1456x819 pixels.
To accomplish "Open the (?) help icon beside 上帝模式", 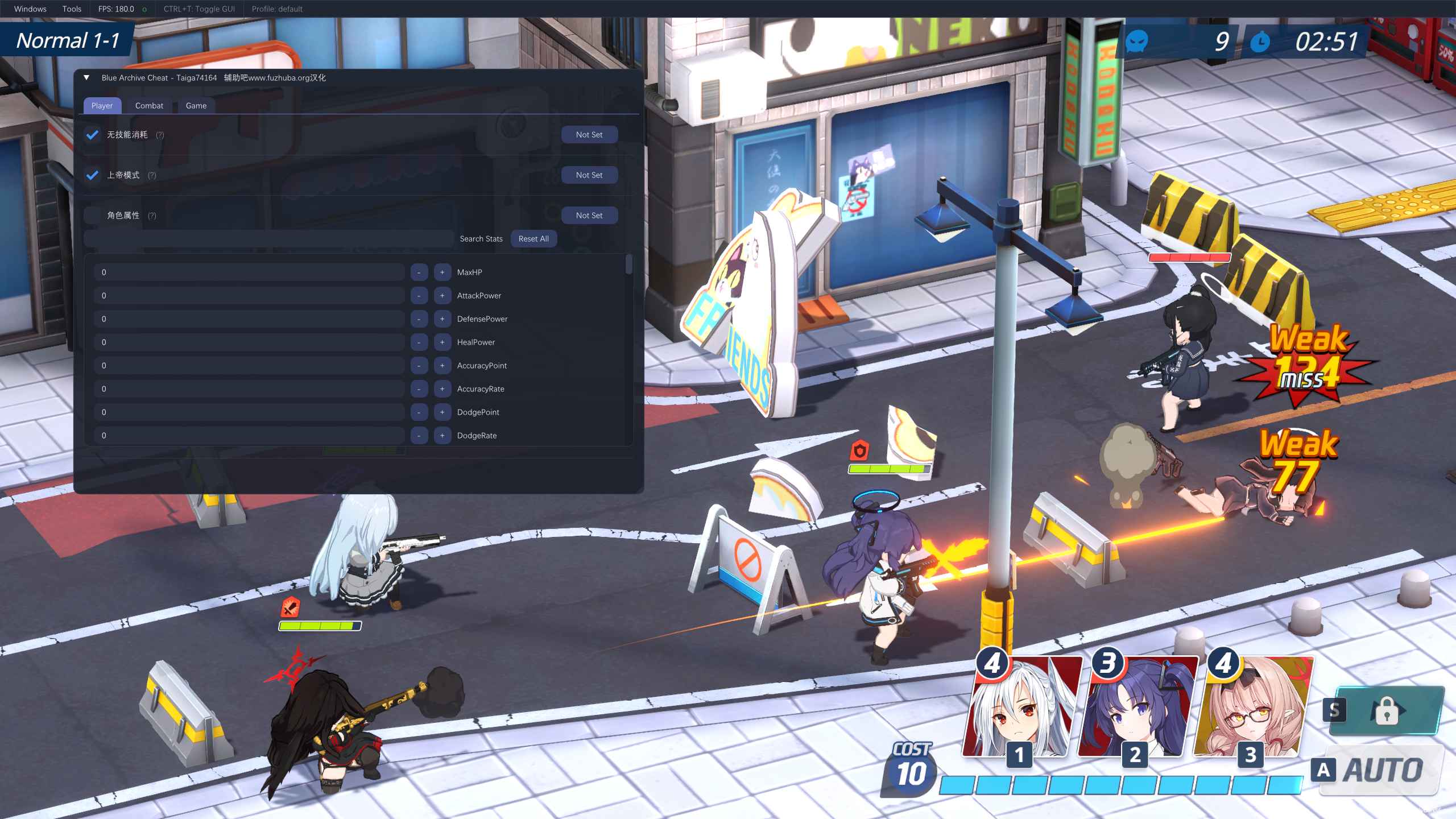I will tap(152, 175).
